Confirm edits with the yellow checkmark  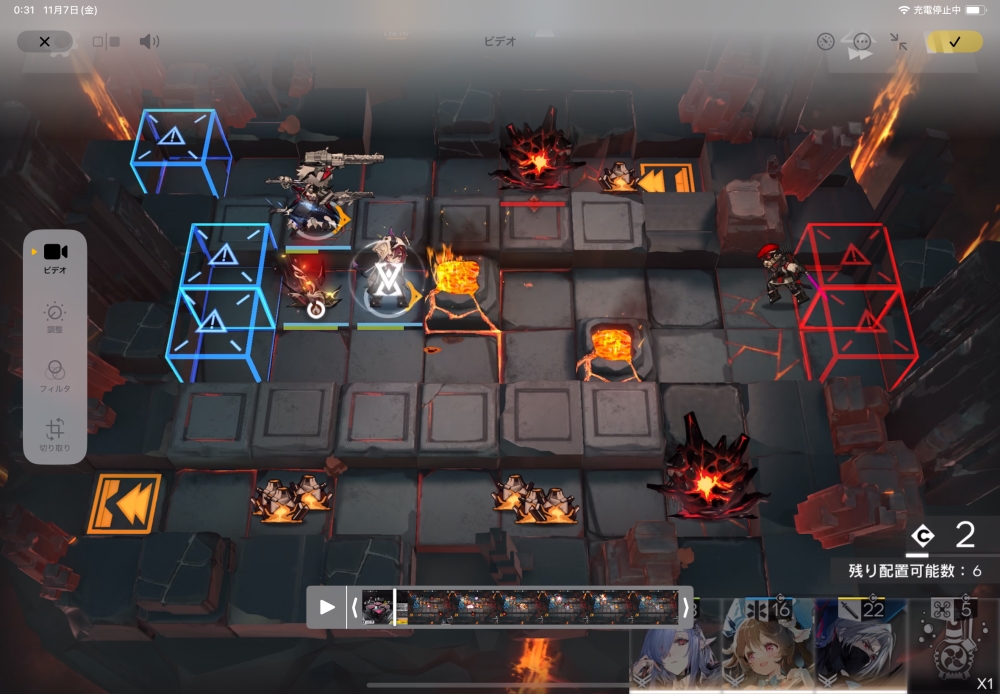pos(954,42)
